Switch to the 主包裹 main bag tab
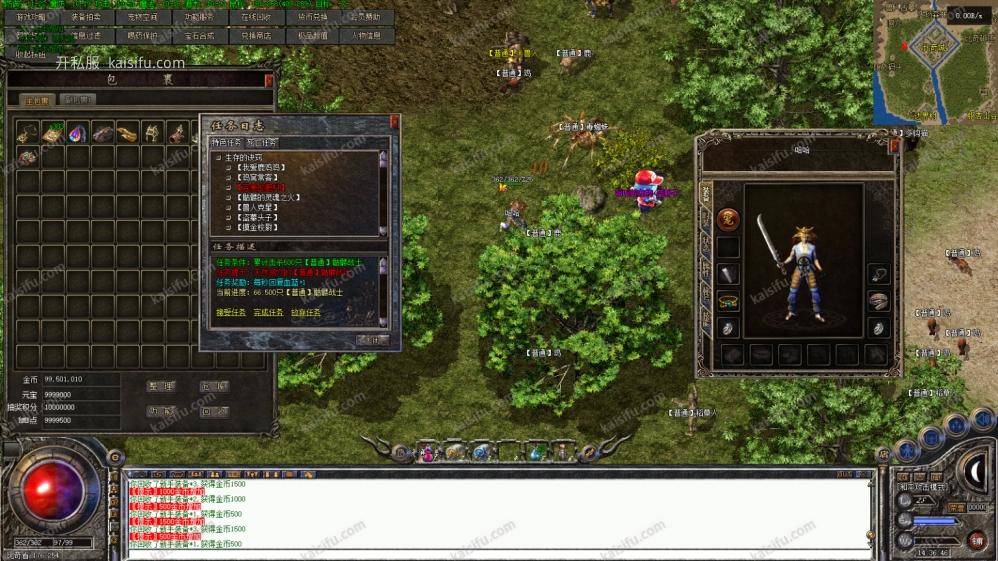The height and width of the screenshot is (561, 998). [x=38, y=100]
